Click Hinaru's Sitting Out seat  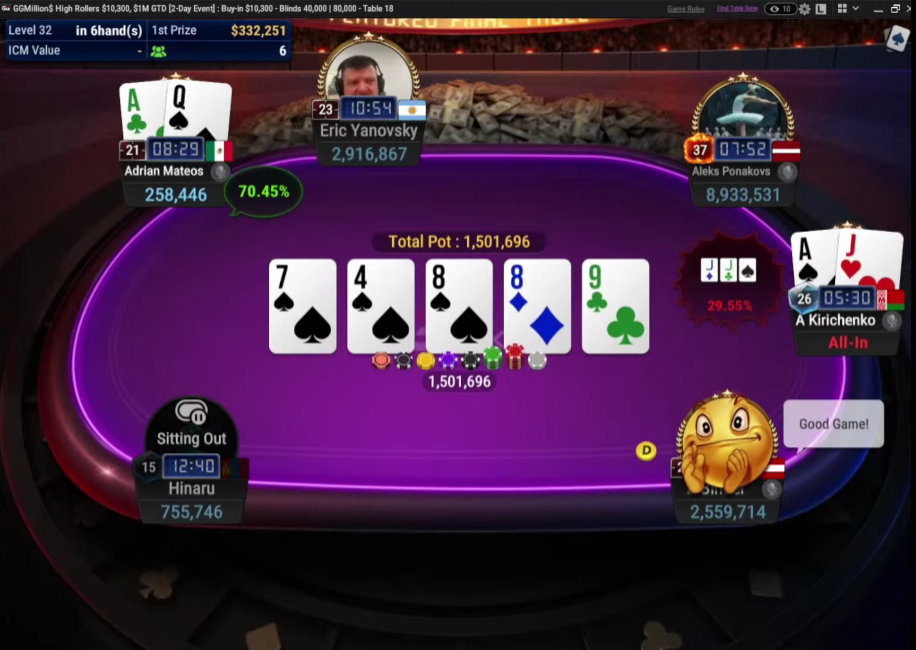point(191,438)
